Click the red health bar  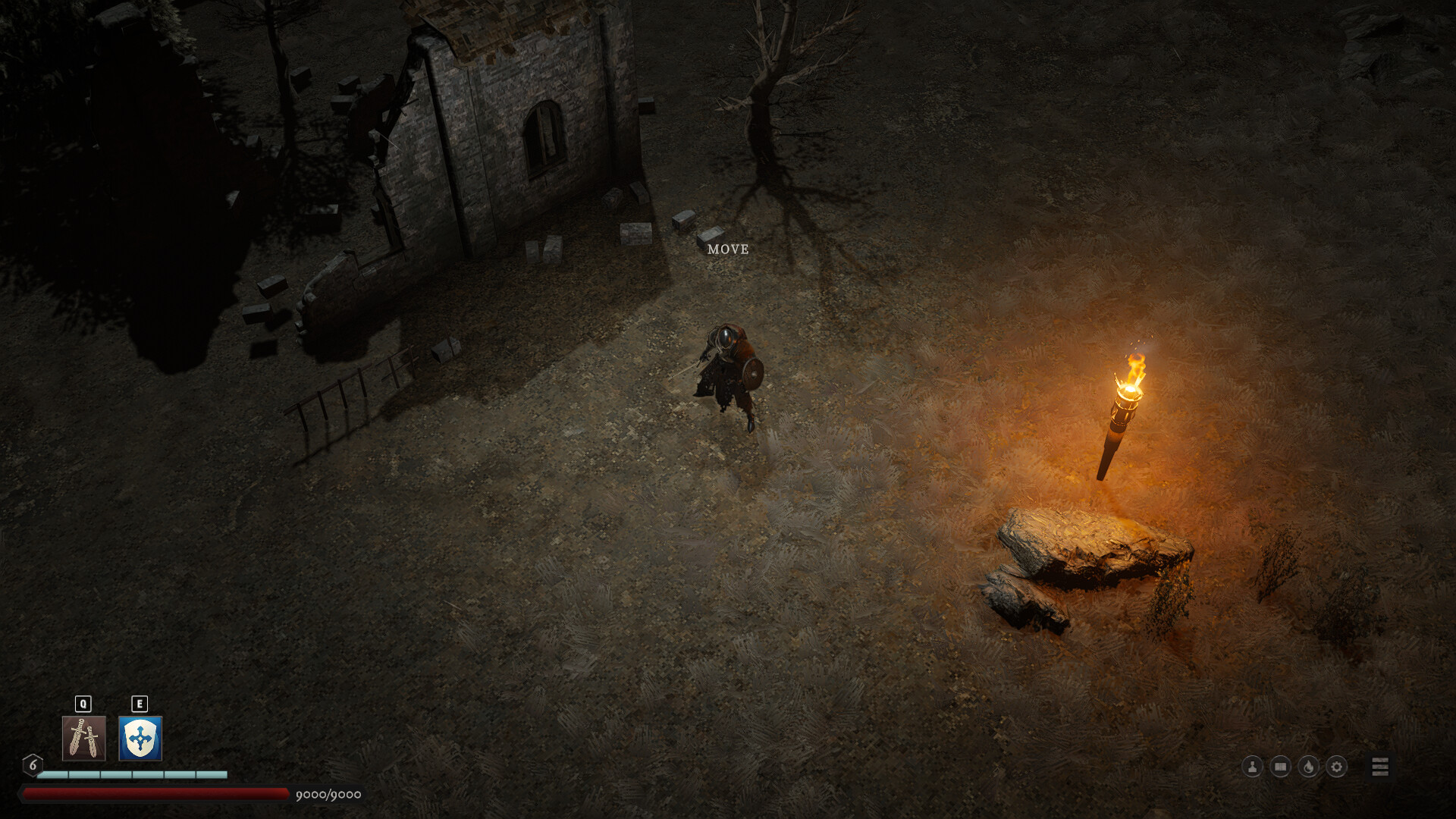[152, 792]
